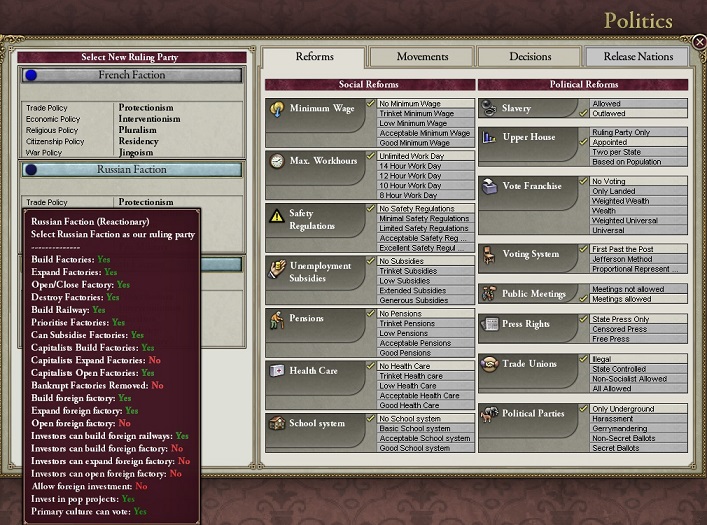Select 8 Hour Work Day option
The image size is (707, 525).
point(425,196)
